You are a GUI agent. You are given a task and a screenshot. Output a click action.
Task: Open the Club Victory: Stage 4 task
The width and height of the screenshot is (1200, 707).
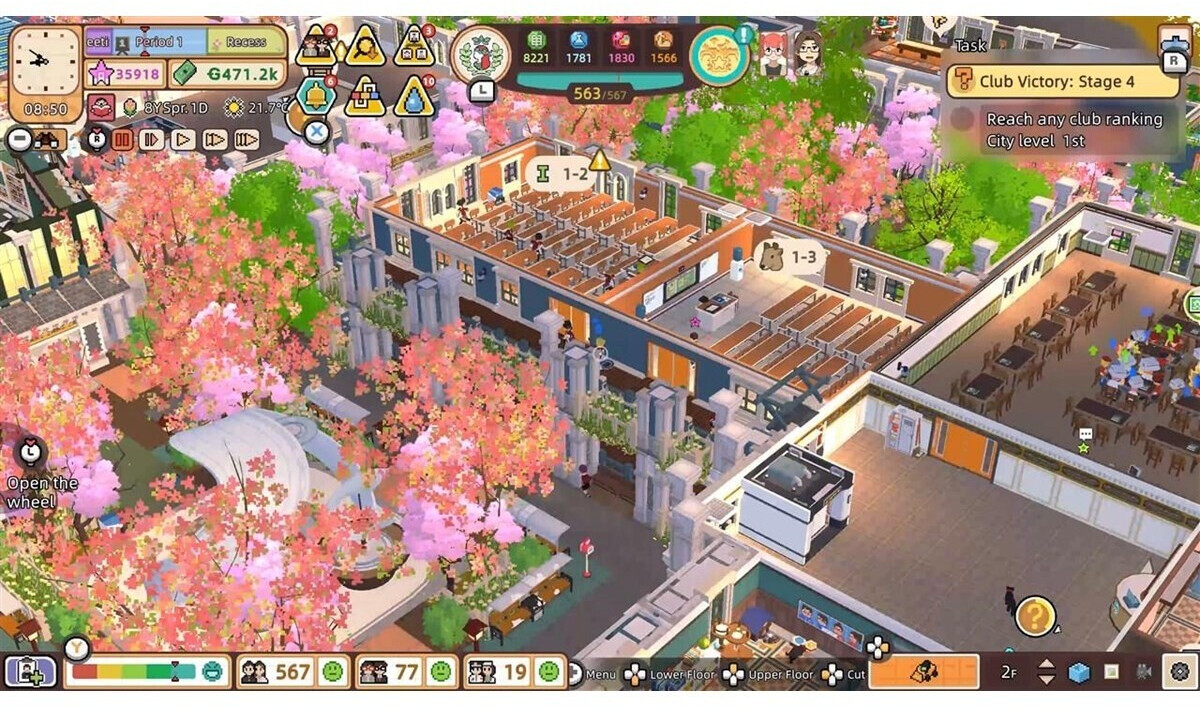pyautogui.click(x=1063, y=81)
